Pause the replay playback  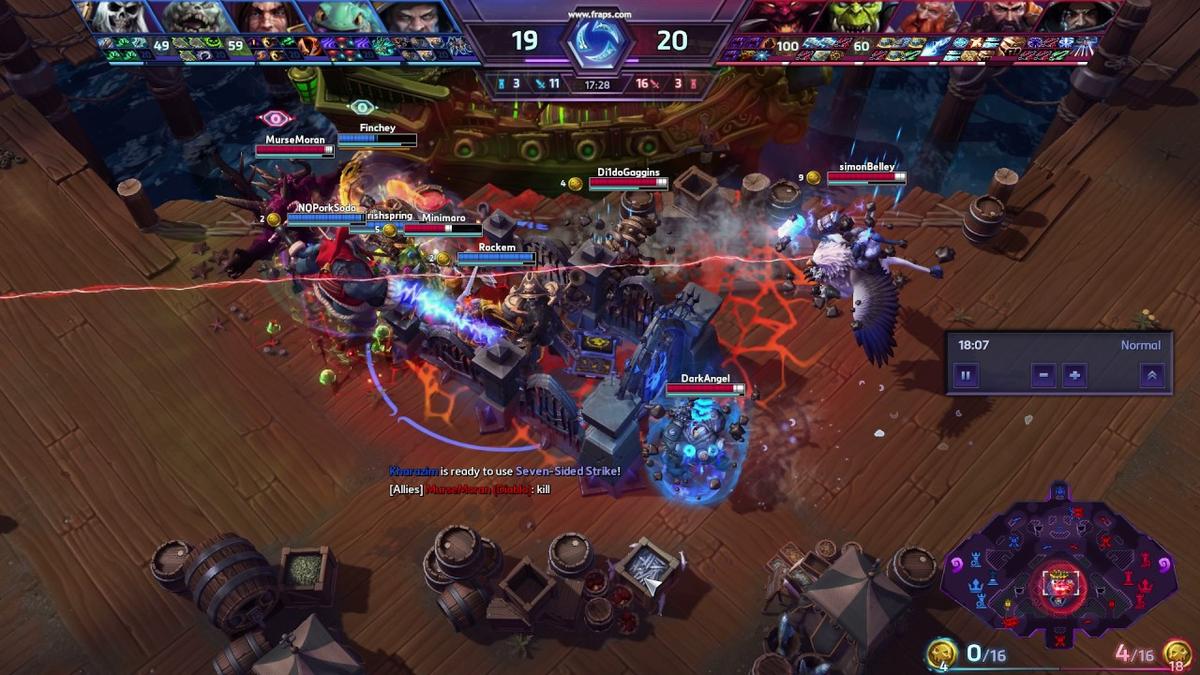tap(966, 376)
